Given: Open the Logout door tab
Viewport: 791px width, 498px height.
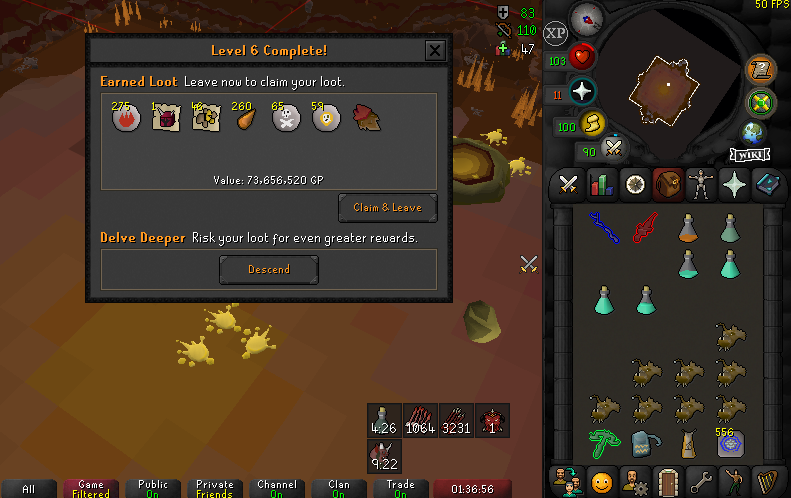Looking at the screenshot, I should tap(668, 478).
